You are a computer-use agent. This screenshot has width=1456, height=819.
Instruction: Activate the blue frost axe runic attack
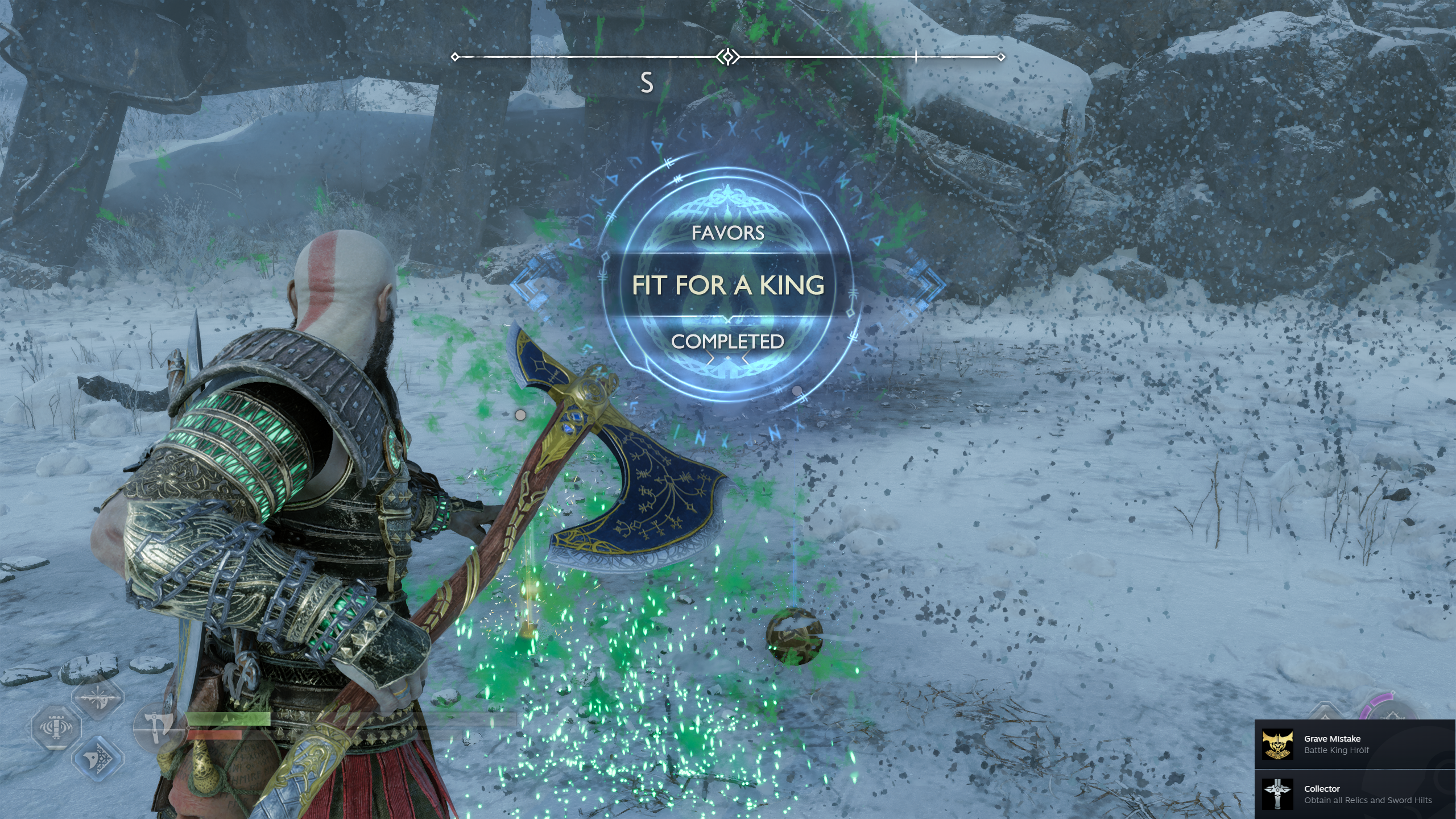point(98,757)
